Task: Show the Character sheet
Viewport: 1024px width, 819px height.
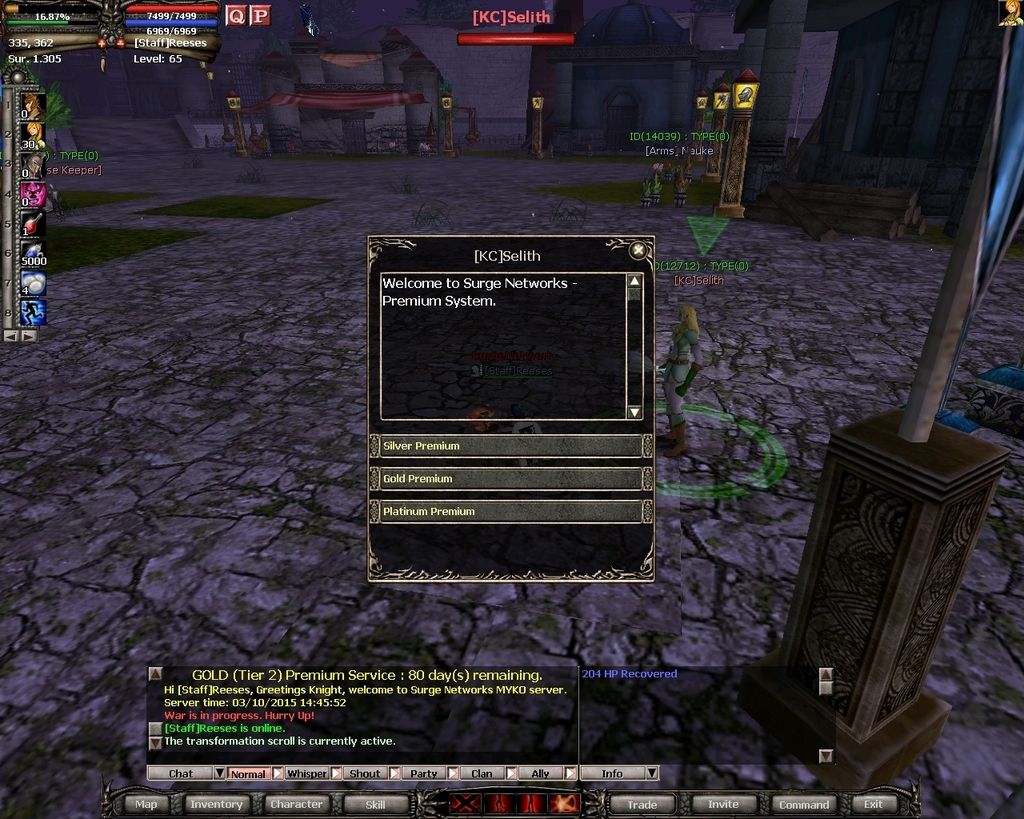Action: click(x=296, y=804)
